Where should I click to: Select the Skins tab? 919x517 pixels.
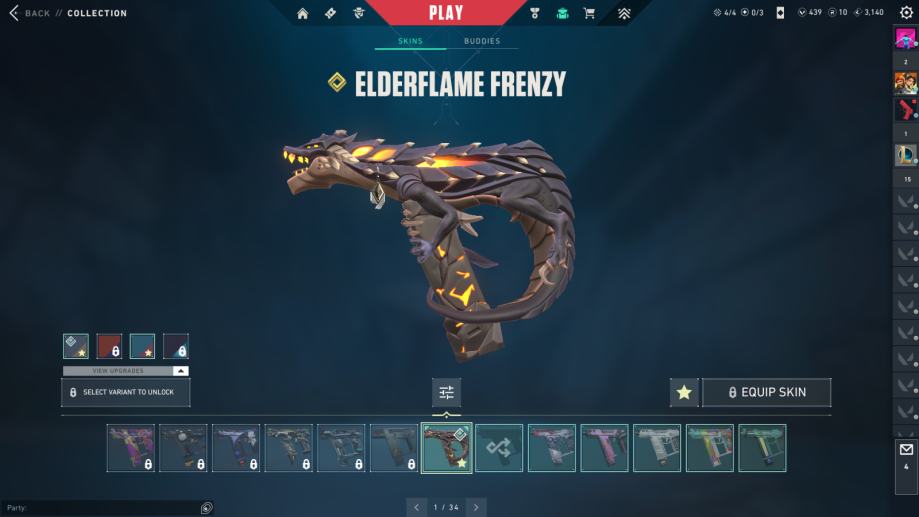(410, 41)
